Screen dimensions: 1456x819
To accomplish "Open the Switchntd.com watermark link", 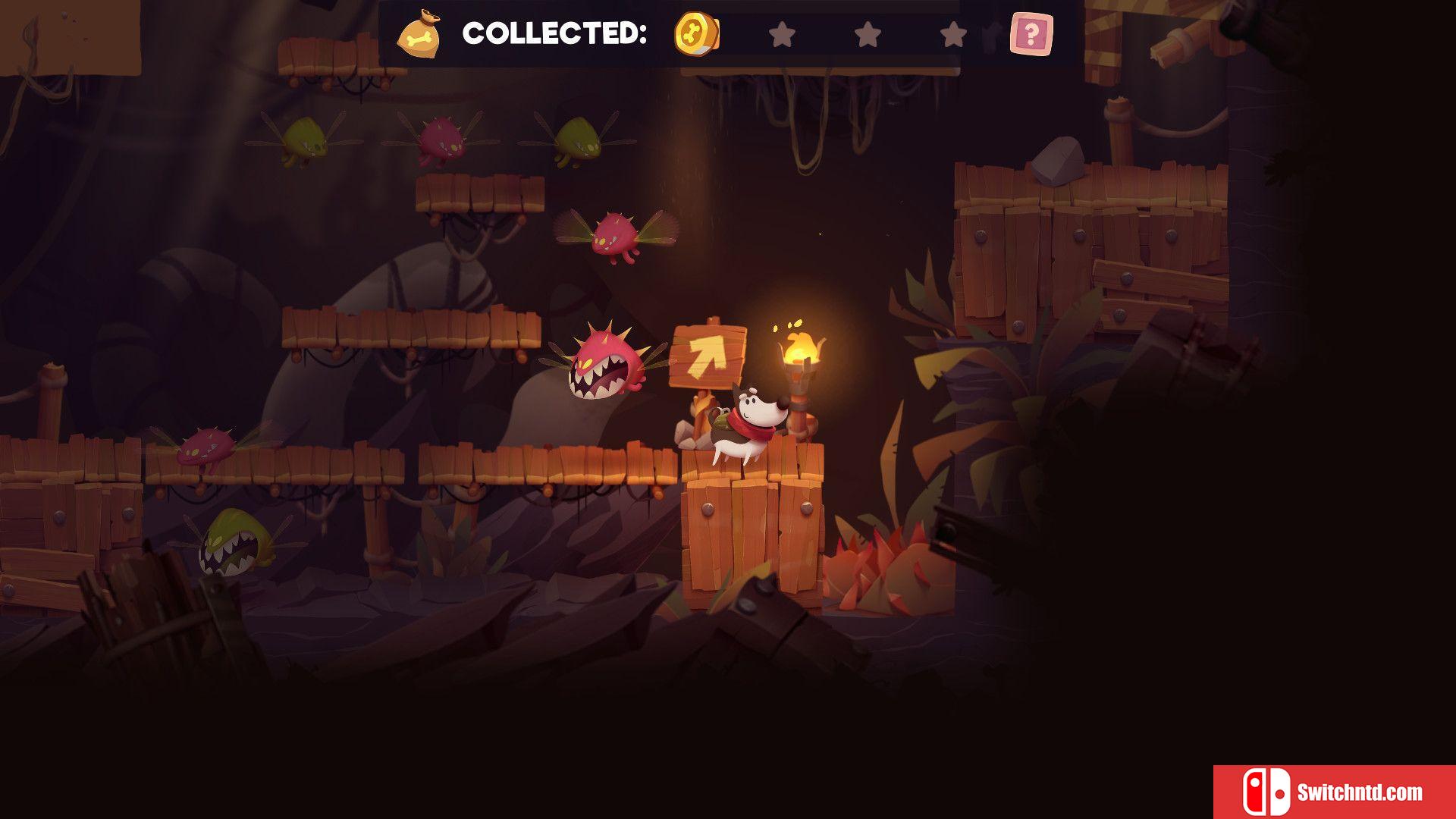I will [x=1334, y=792].
